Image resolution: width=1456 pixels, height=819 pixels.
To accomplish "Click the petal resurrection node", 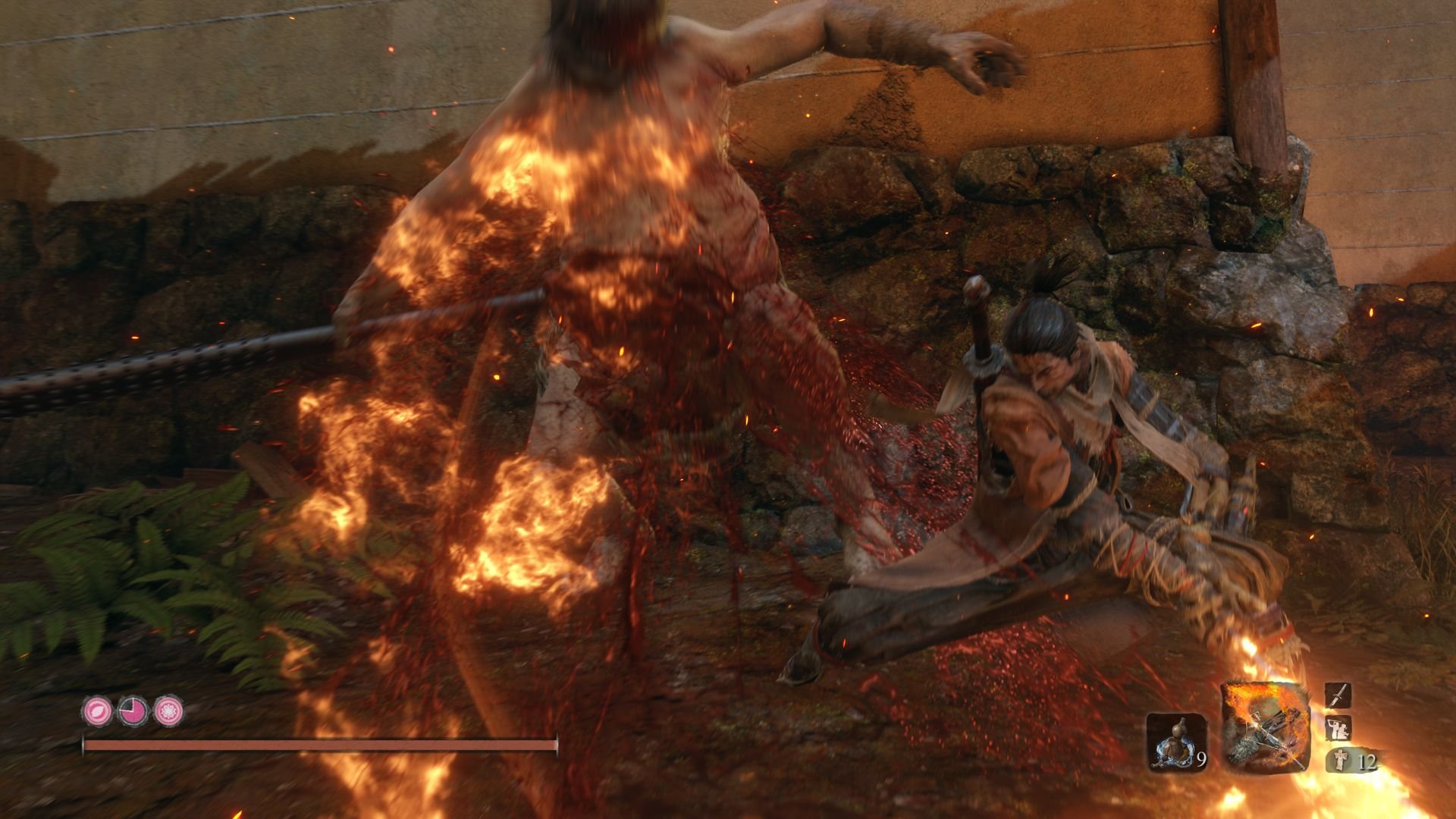I will click(96, 711).
